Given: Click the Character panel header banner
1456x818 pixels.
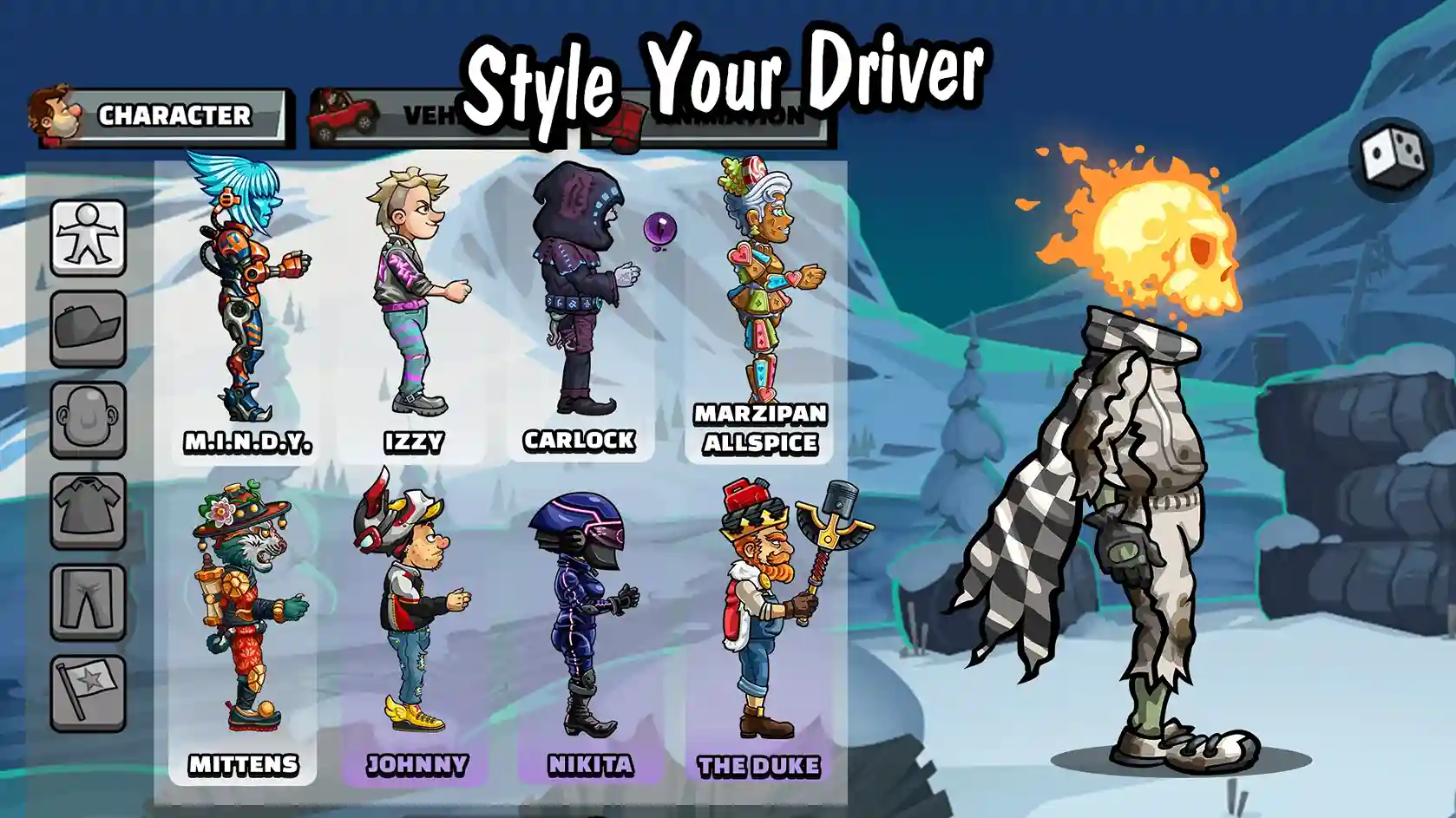Looking at the screenshot, I should (x=174, y=113).
